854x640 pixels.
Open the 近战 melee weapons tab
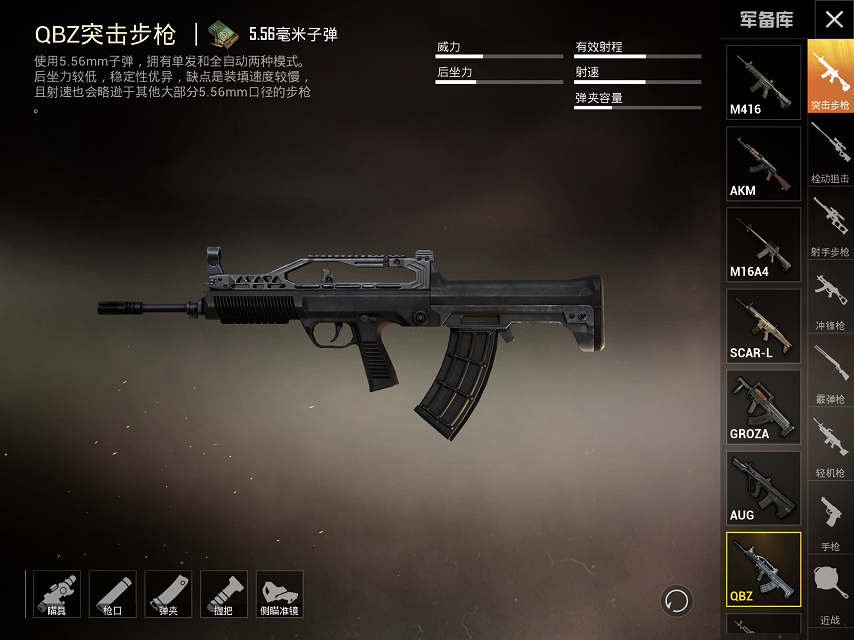click(x=830, y=592)
